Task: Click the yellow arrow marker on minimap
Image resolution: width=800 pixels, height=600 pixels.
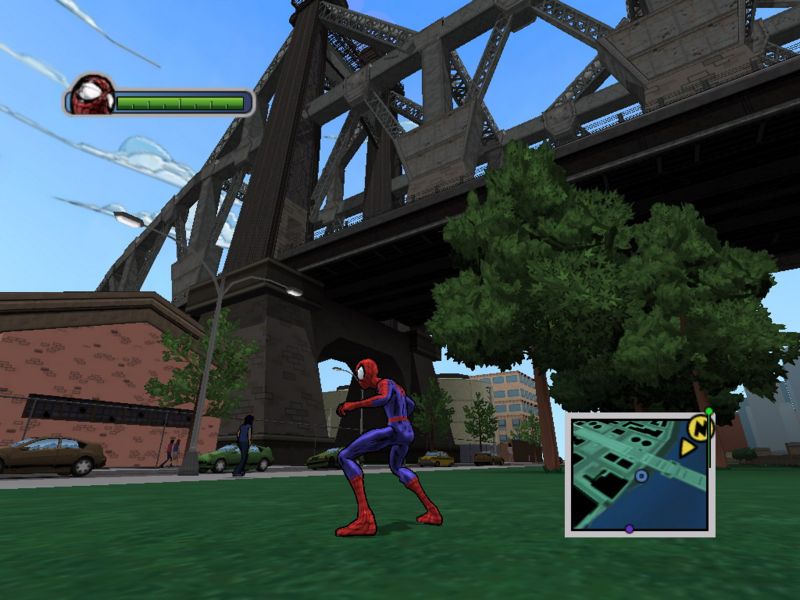Action: (687, 448)
